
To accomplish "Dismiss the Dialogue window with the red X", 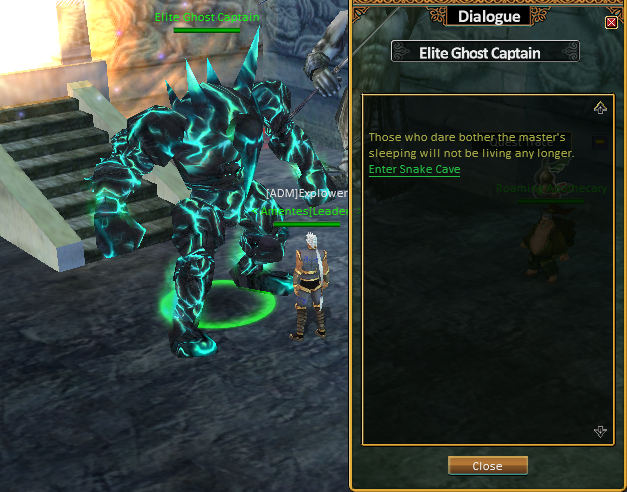I will point(612,22).
